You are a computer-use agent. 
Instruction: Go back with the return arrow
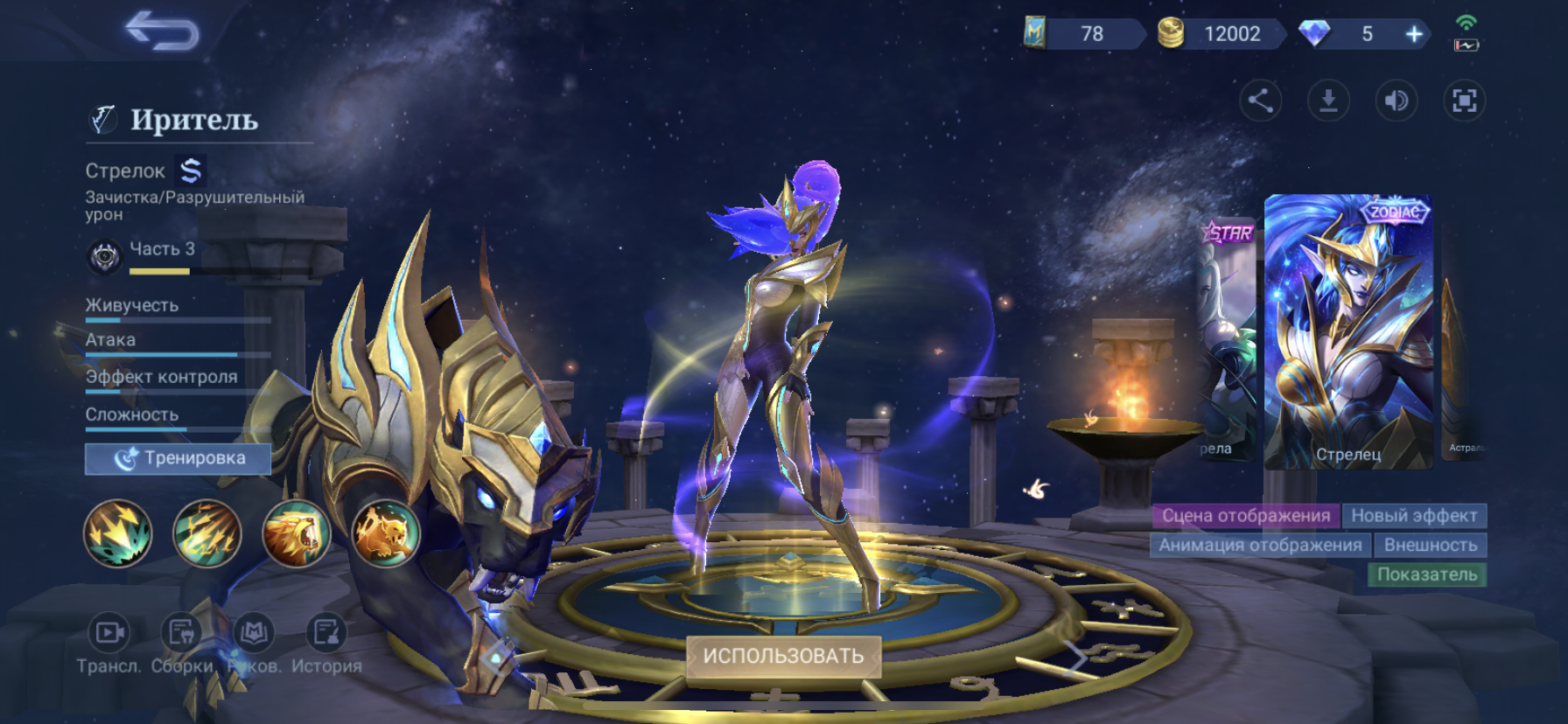pos(163,31)
